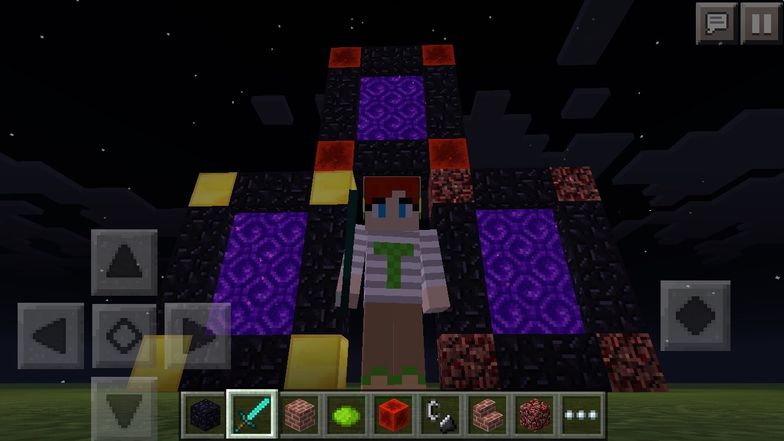Open the chat window

(x=715, y=23)
